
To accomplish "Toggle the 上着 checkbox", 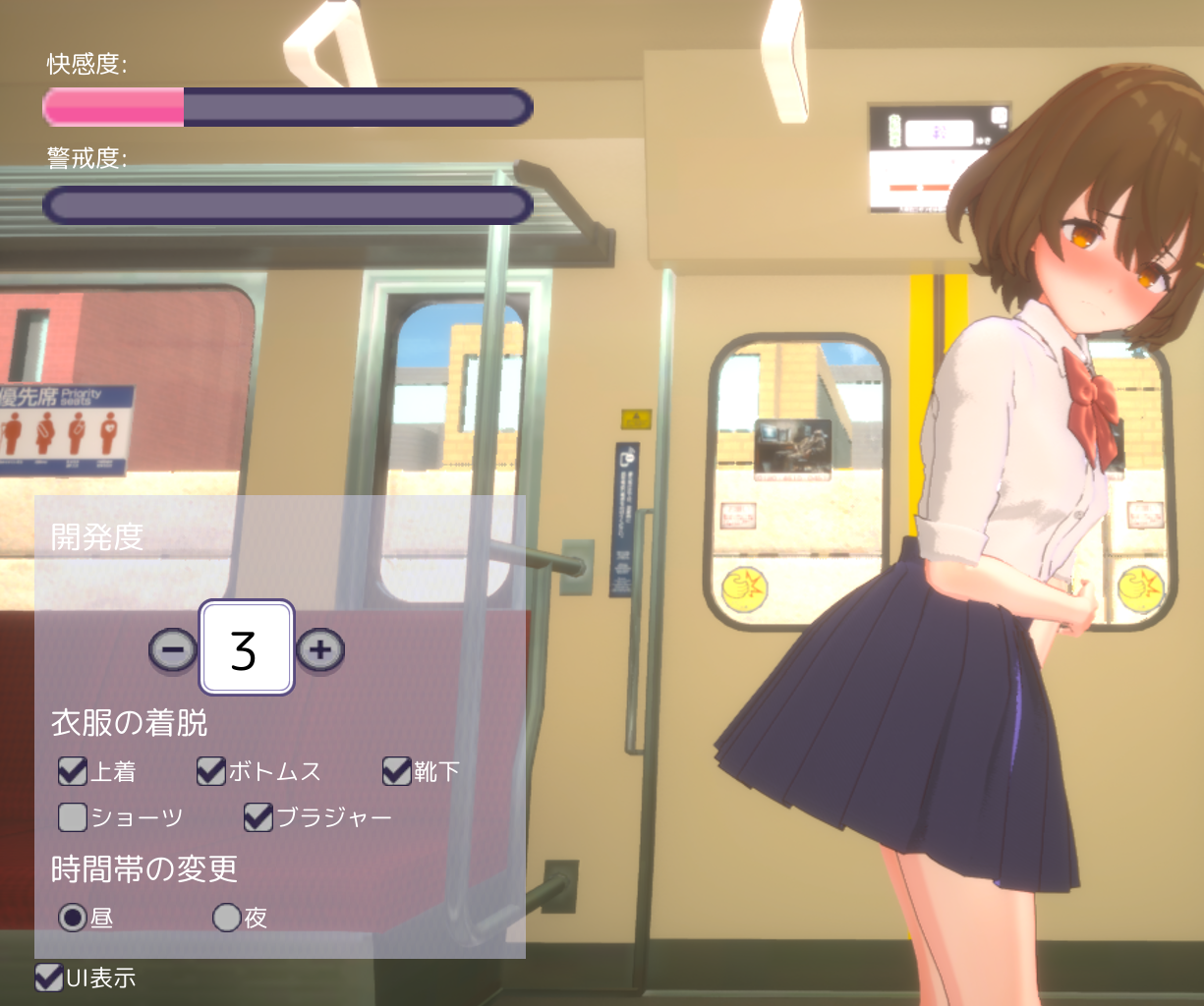I will 73,771.
